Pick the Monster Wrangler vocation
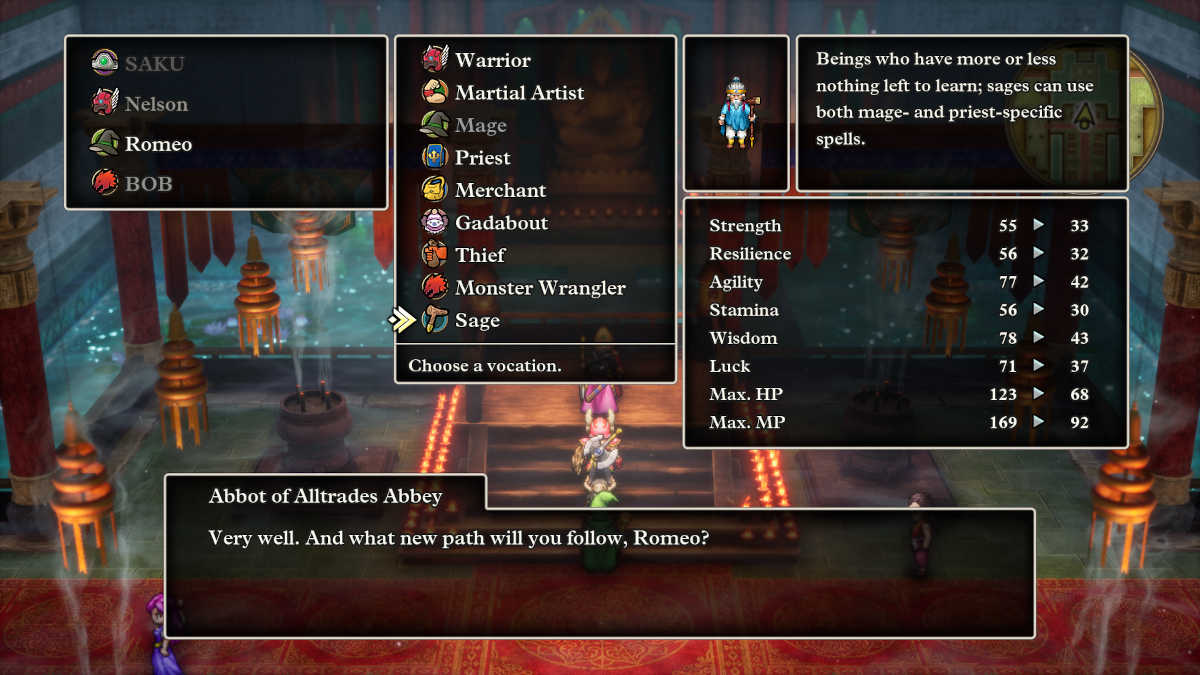 [539, 288]
